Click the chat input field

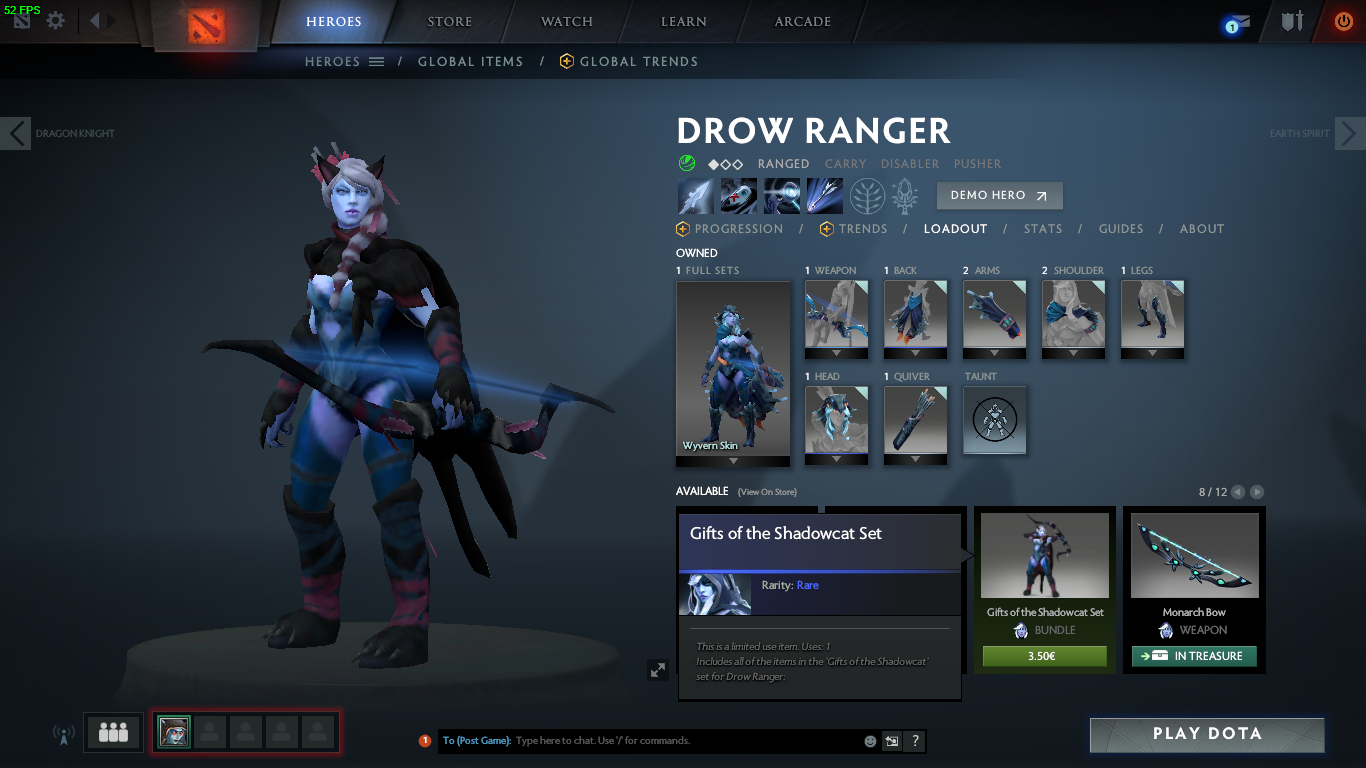[685, 741]
